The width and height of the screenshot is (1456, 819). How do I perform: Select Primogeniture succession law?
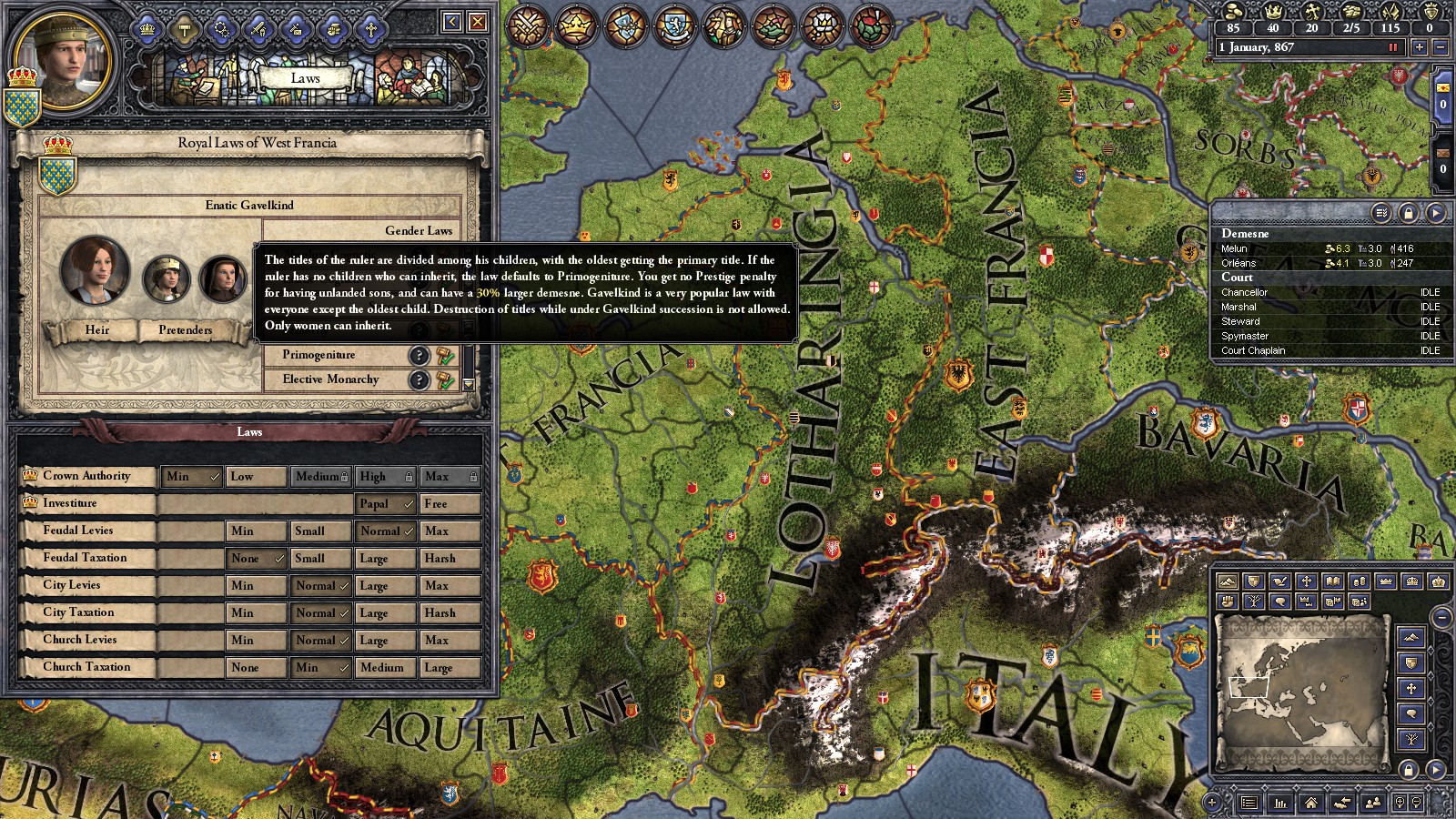tap(318, 355)
